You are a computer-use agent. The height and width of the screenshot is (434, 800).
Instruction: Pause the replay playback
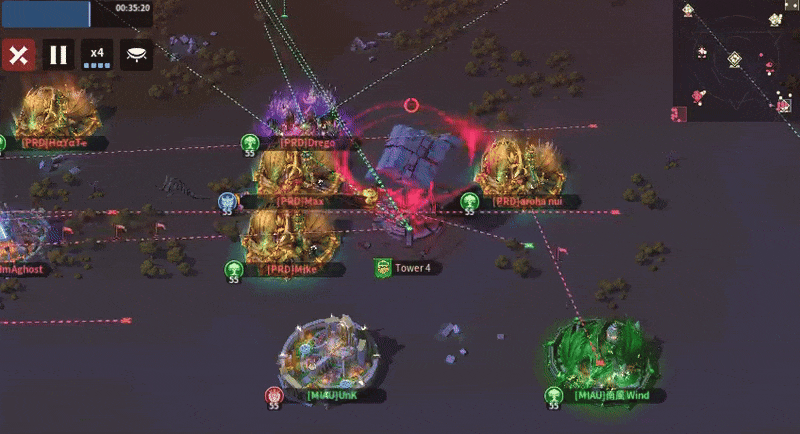pyautogui.click(x=59, y=55)
